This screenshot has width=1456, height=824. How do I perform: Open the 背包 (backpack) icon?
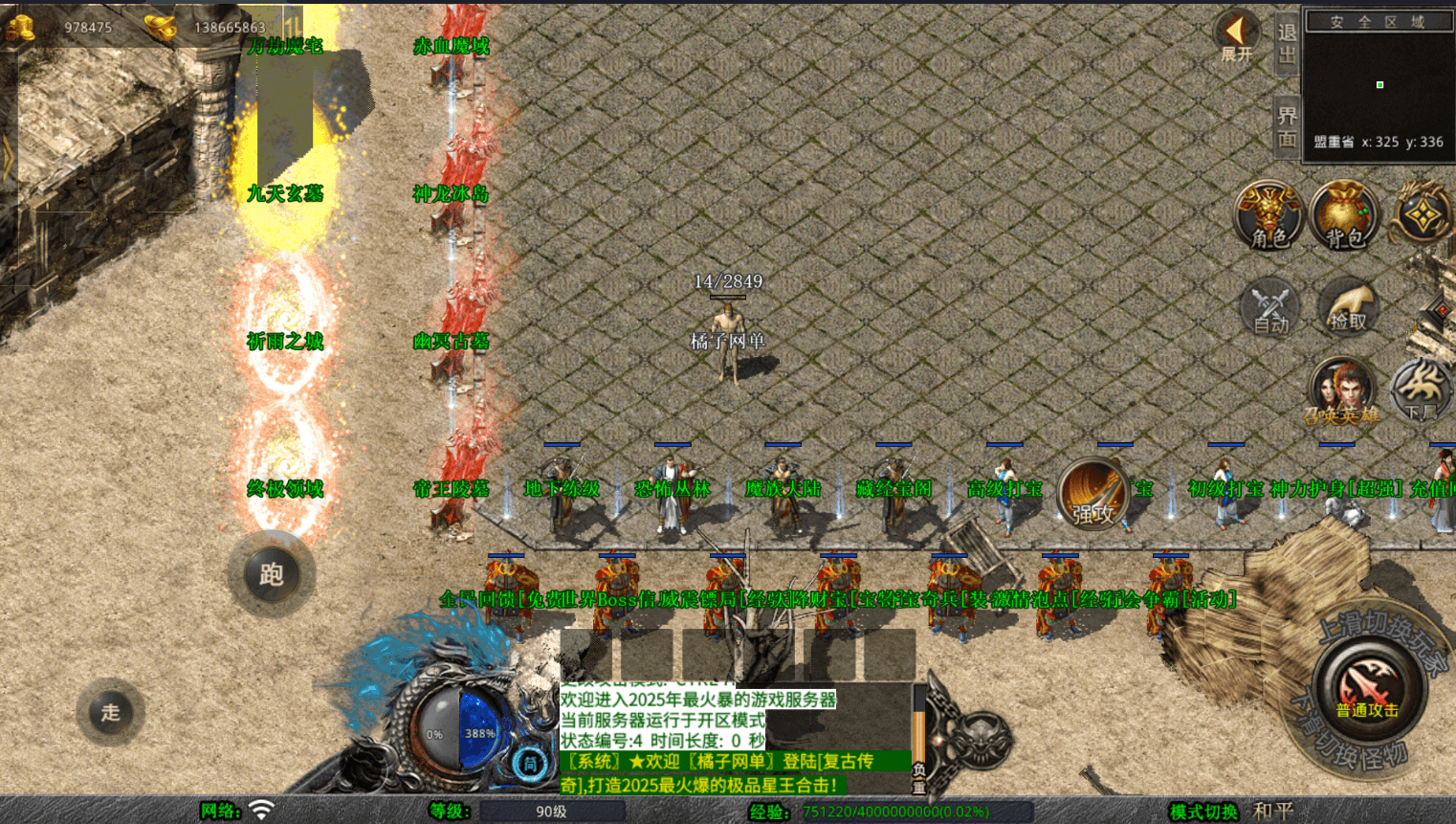pos(1345,218)
